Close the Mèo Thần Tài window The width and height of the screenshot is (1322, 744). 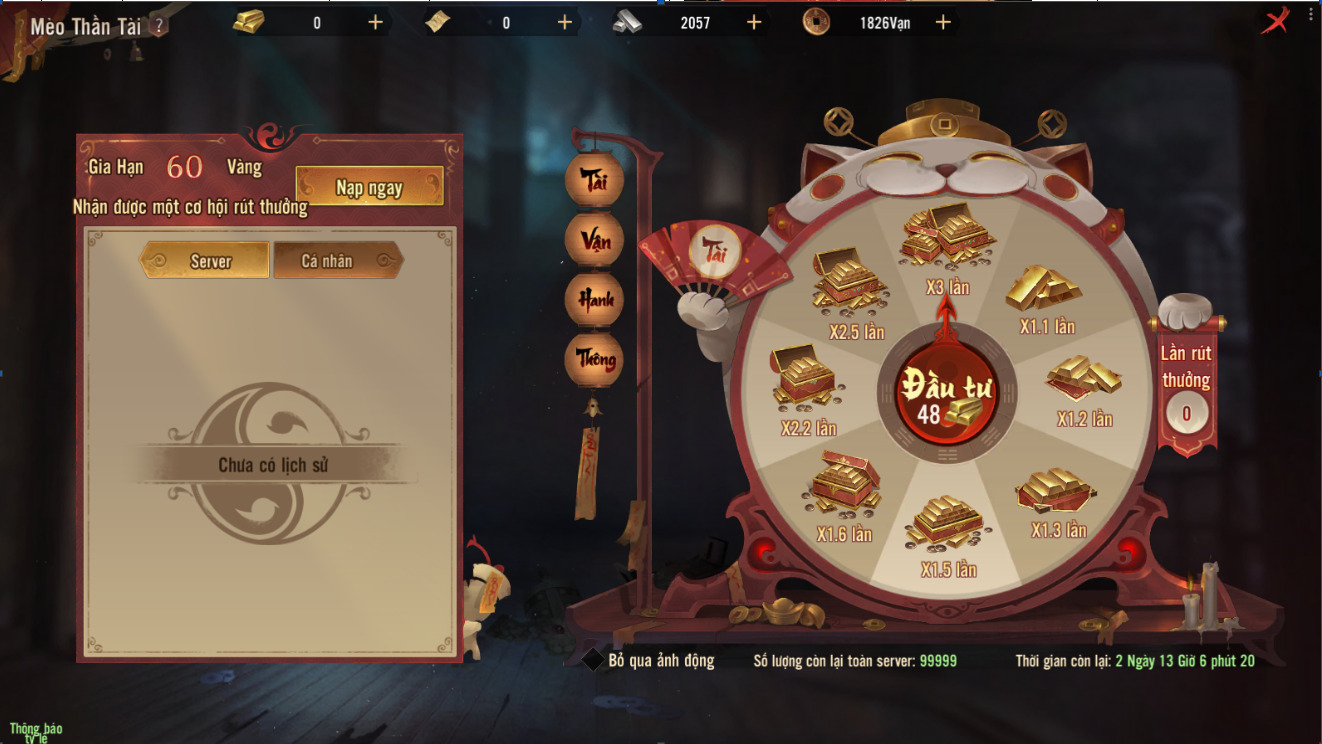point(1274,21)
